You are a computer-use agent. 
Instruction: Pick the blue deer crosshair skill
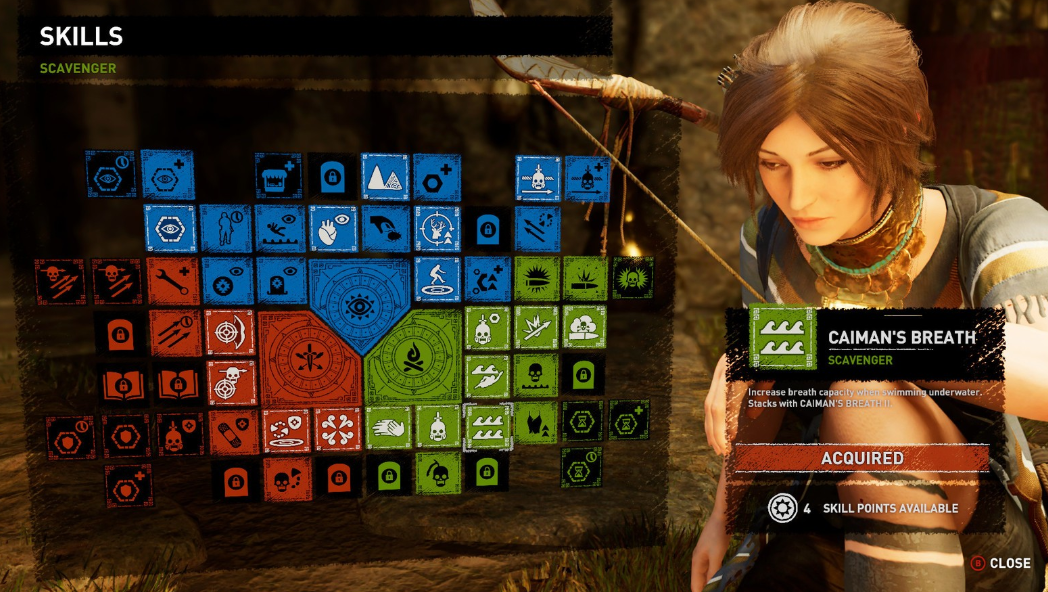point(437,228)
